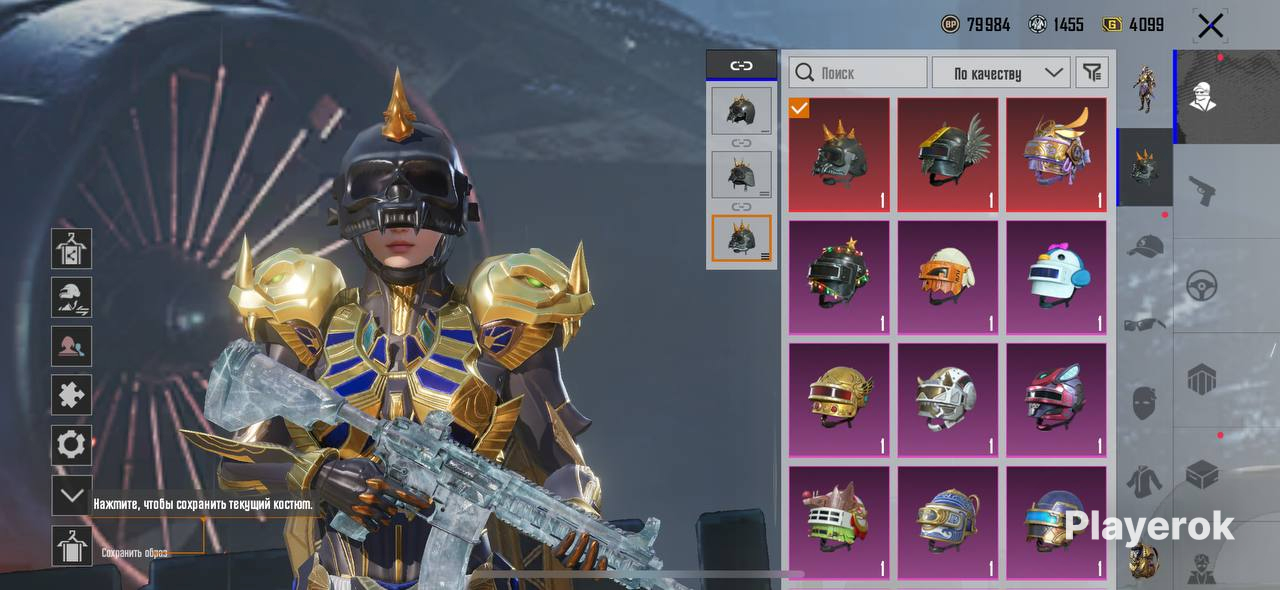Choose the pink bunny-eared helmet

[1056, 400]
